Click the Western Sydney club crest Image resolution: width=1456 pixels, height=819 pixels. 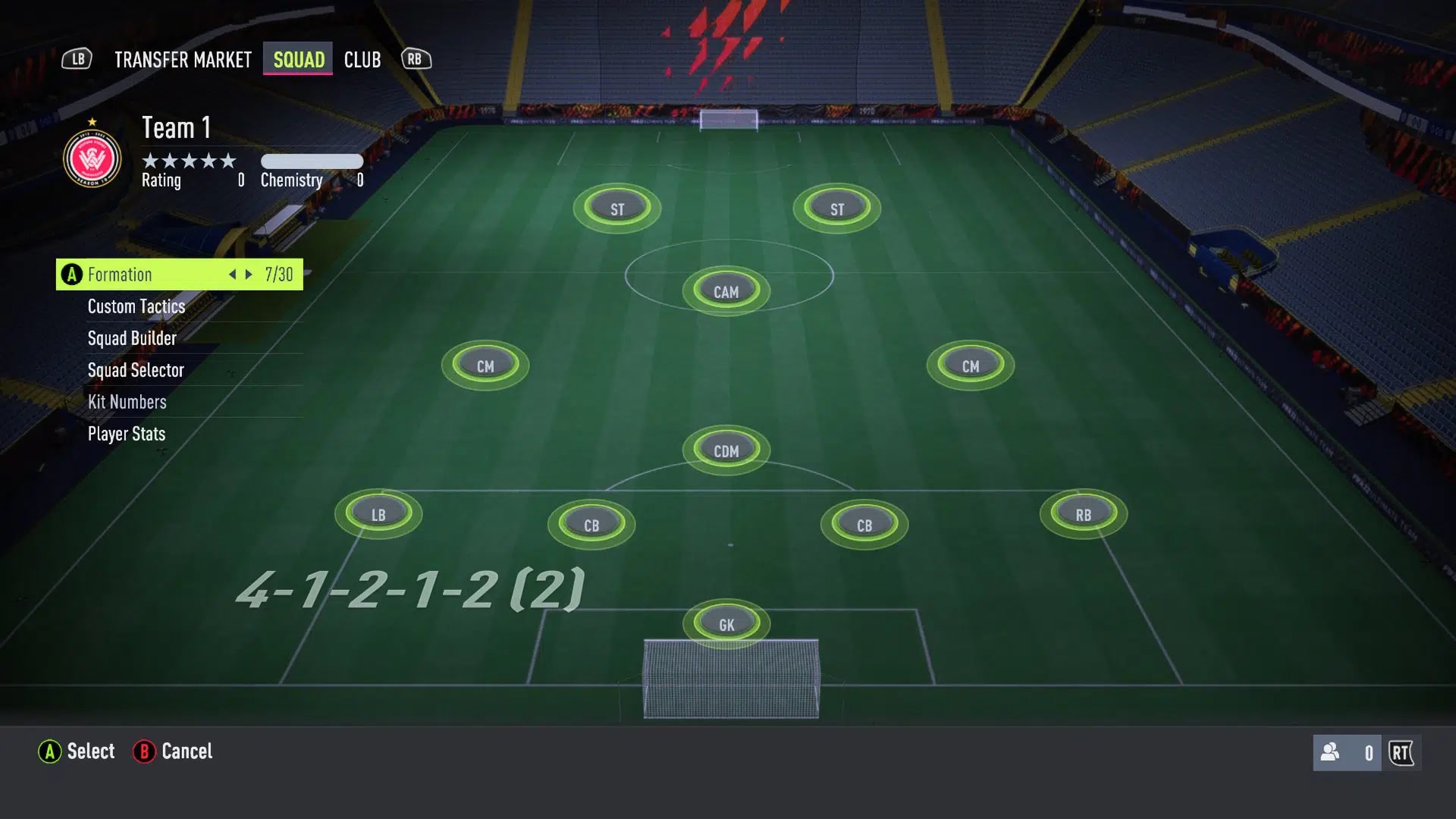(x=92, y=157)
